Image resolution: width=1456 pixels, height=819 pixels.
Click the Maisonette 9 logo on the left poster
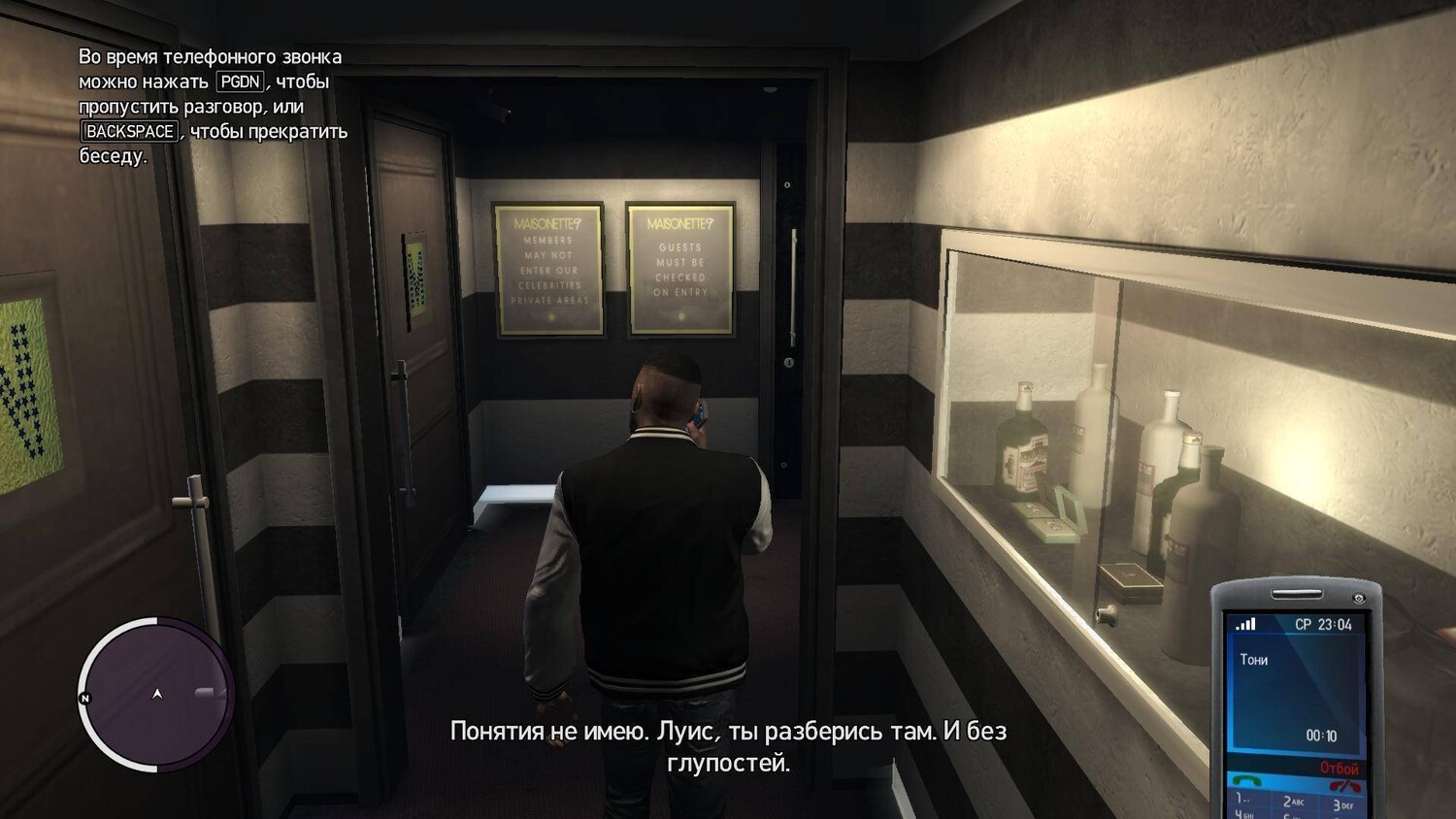point(547,222)
